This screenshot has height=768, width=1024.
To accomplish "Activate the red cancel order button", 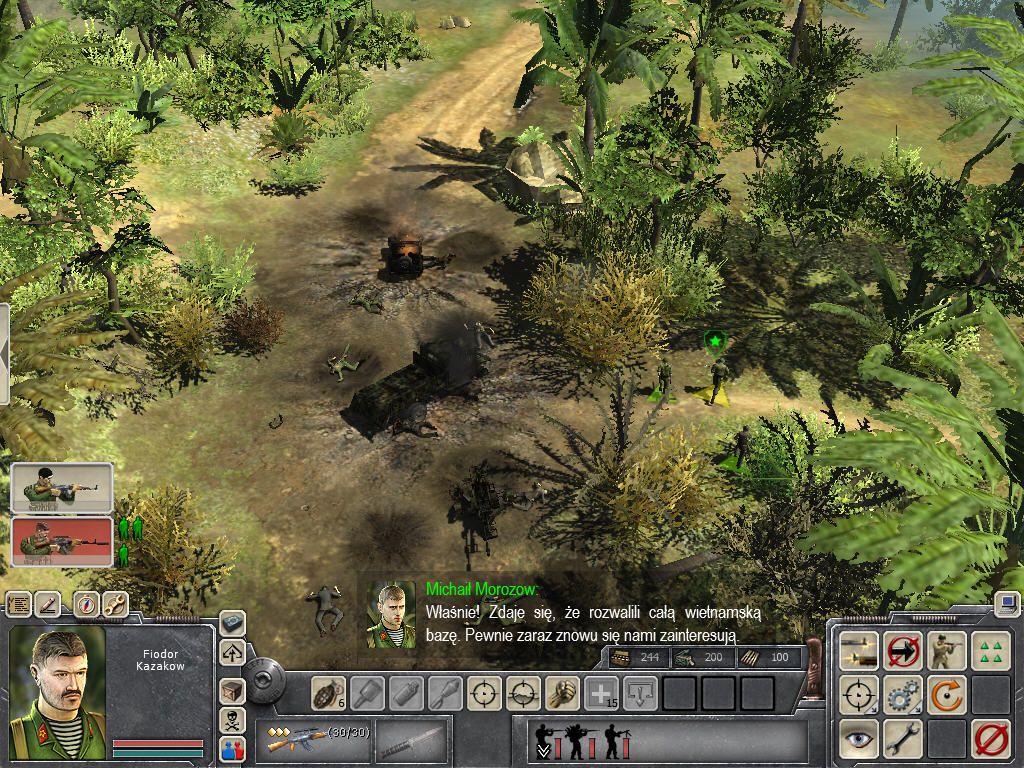I will (x=990, y=739).
